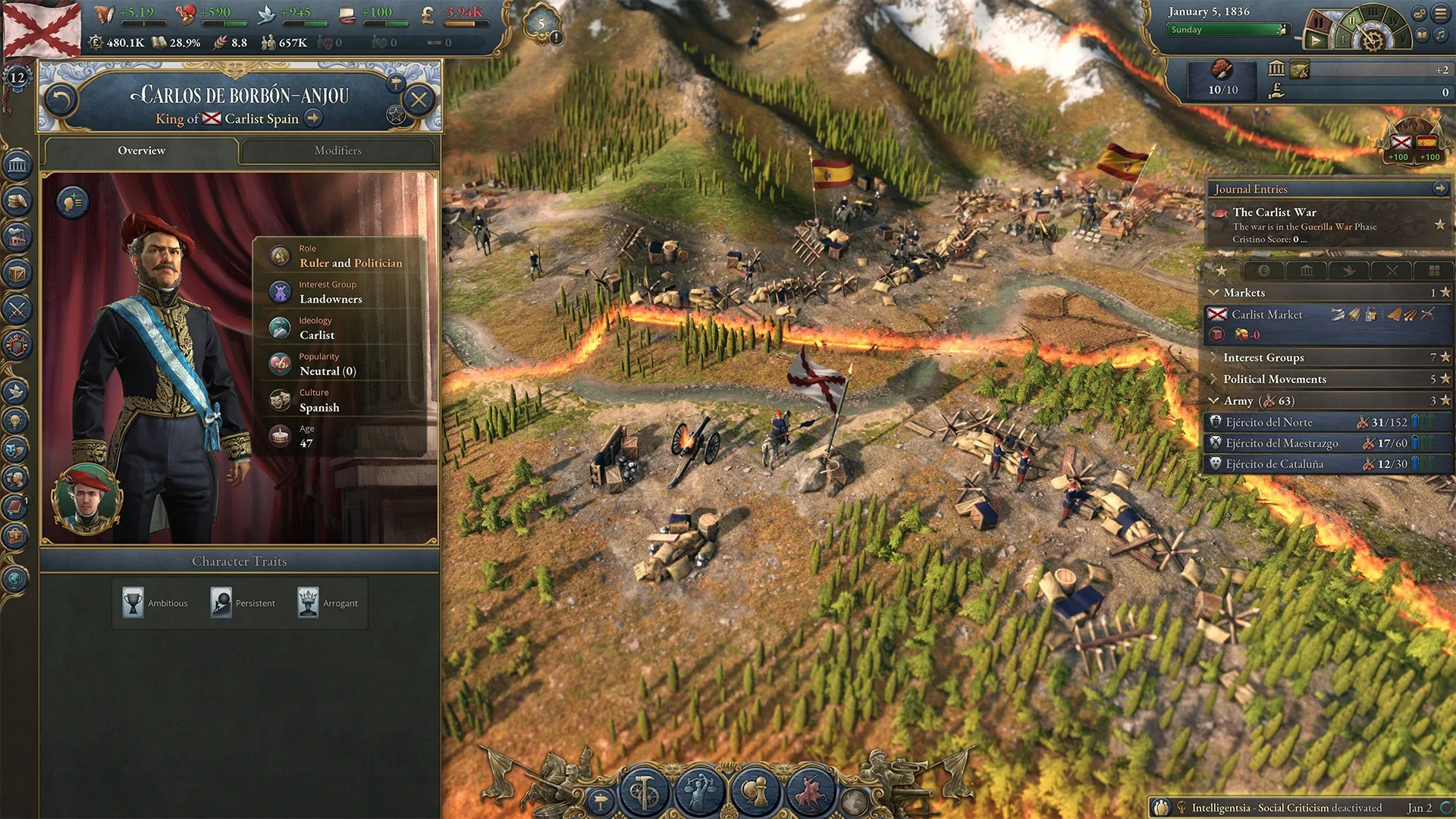Collapse the Markets outliner section
Image resolution: width=1456 pixels, height=819 pixels.
[x=1214, y=293]
